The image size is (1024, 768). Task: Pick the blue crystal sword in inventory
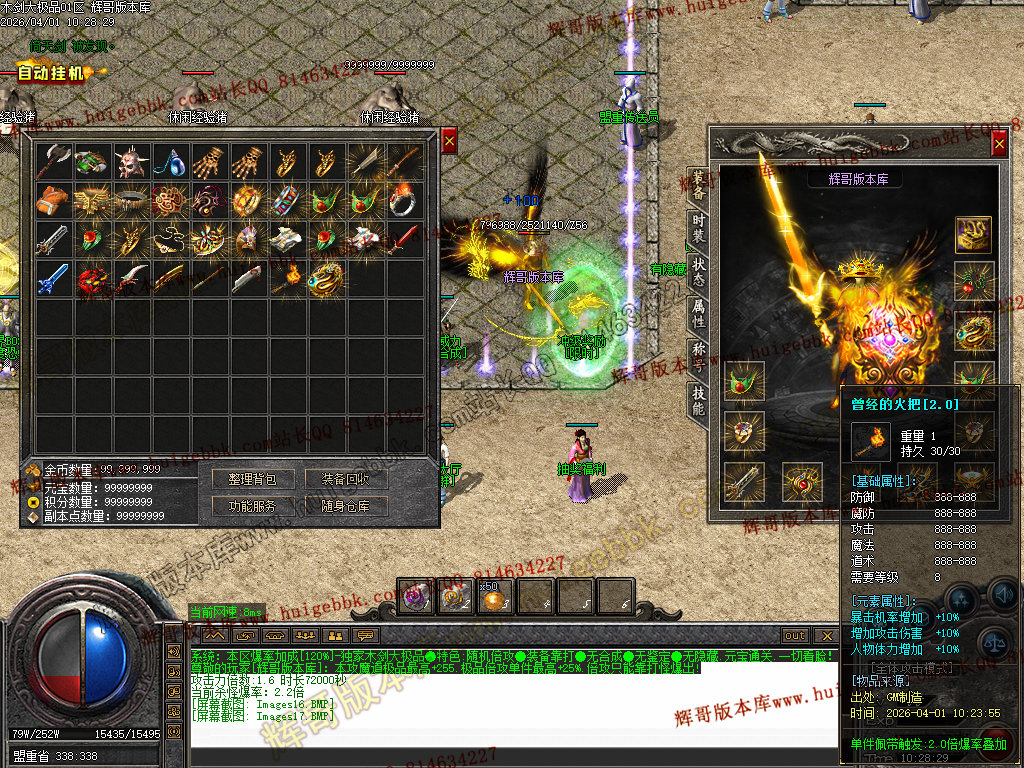pos(53,278)
